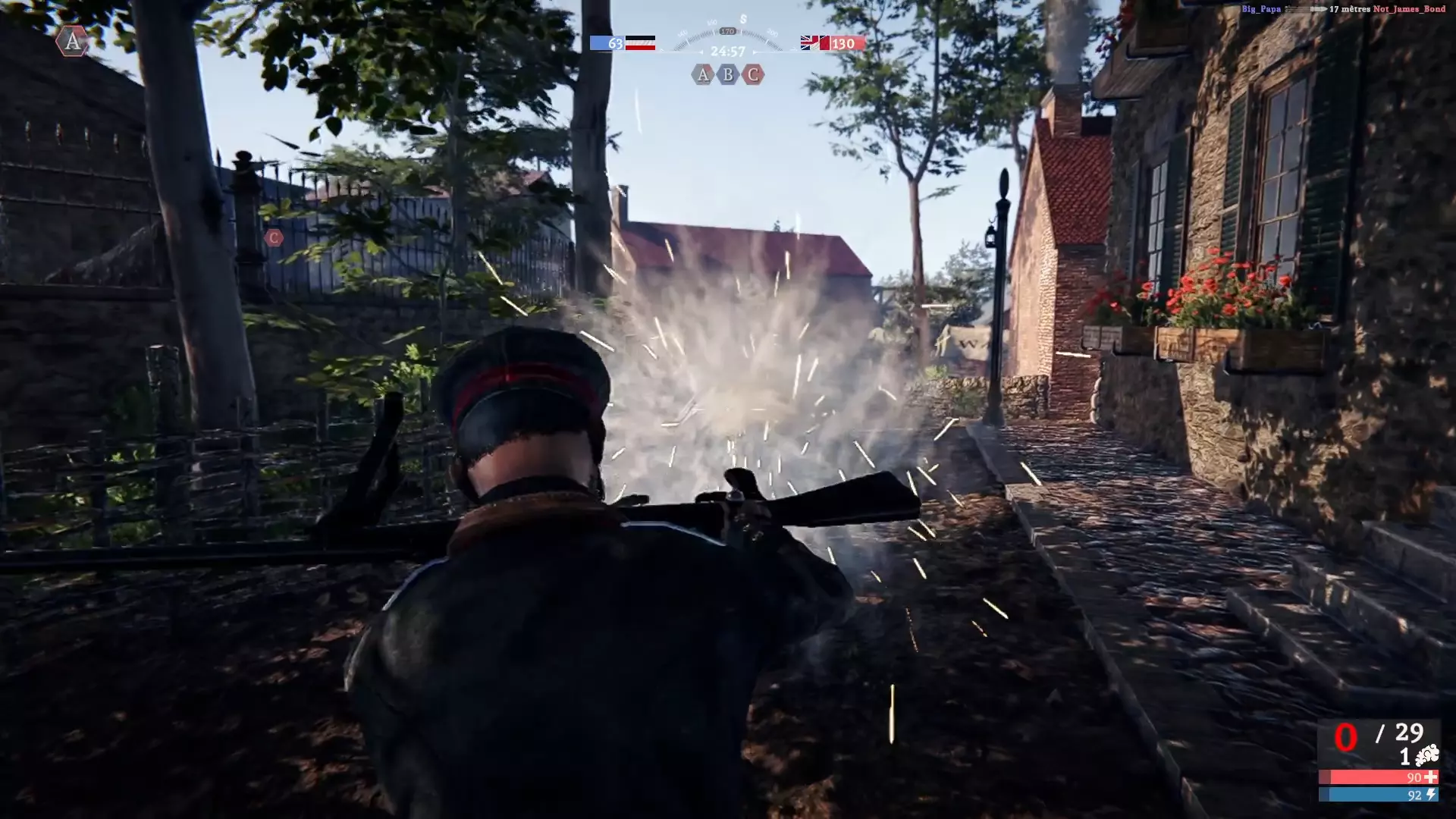Click the Big_Papa kill feed entry
The width and height of the screenshot is (1456, 819).
tap(1260, 9)
